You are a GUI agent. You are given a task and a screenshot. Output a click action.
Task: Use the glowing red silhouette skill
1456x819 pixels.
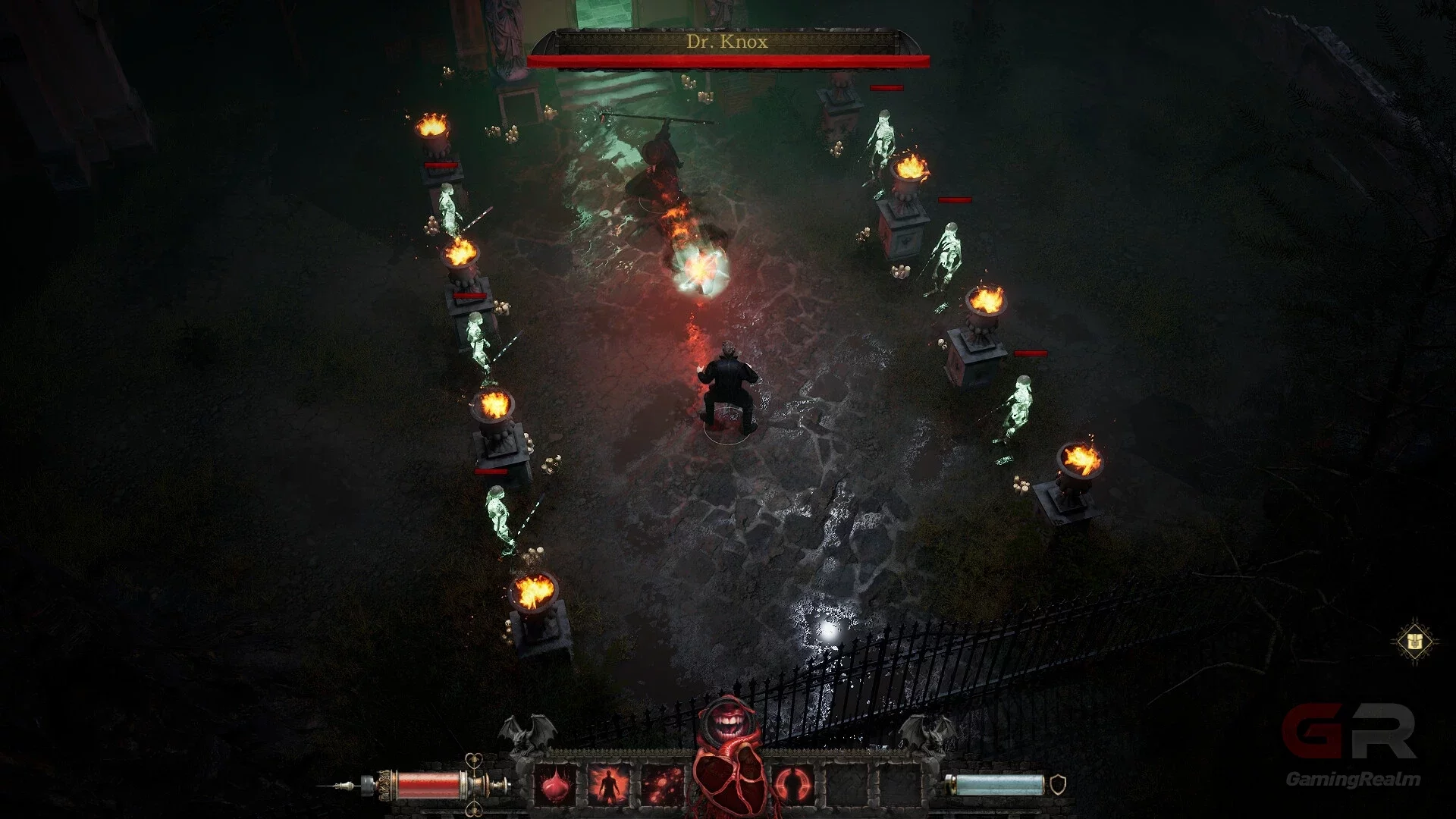coord(609,786)
